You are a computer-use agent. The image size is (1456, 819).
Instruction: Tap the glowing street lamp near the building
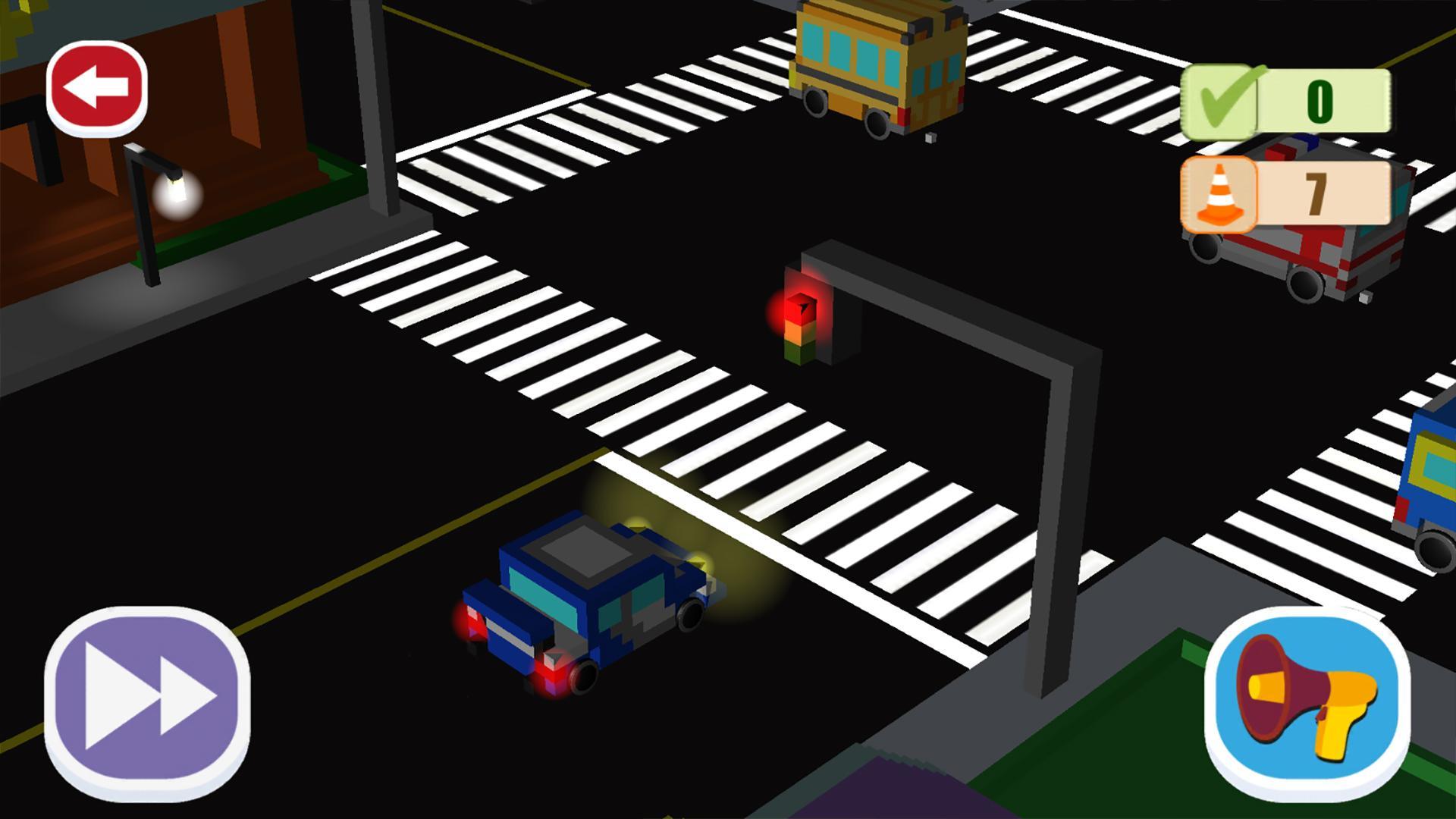[x=177, y=193]
